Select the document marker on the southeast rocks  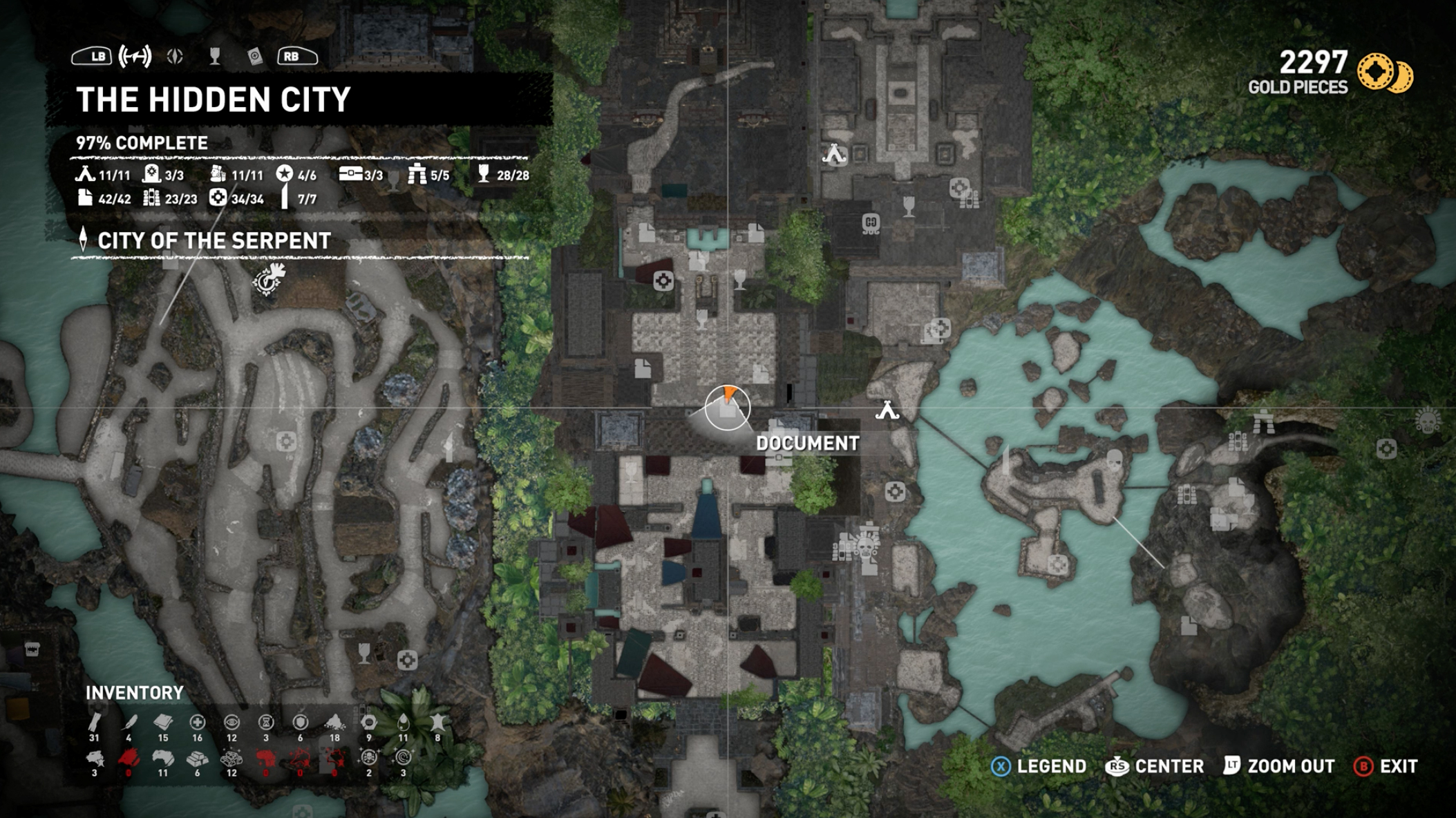[x=1189, y=626]
